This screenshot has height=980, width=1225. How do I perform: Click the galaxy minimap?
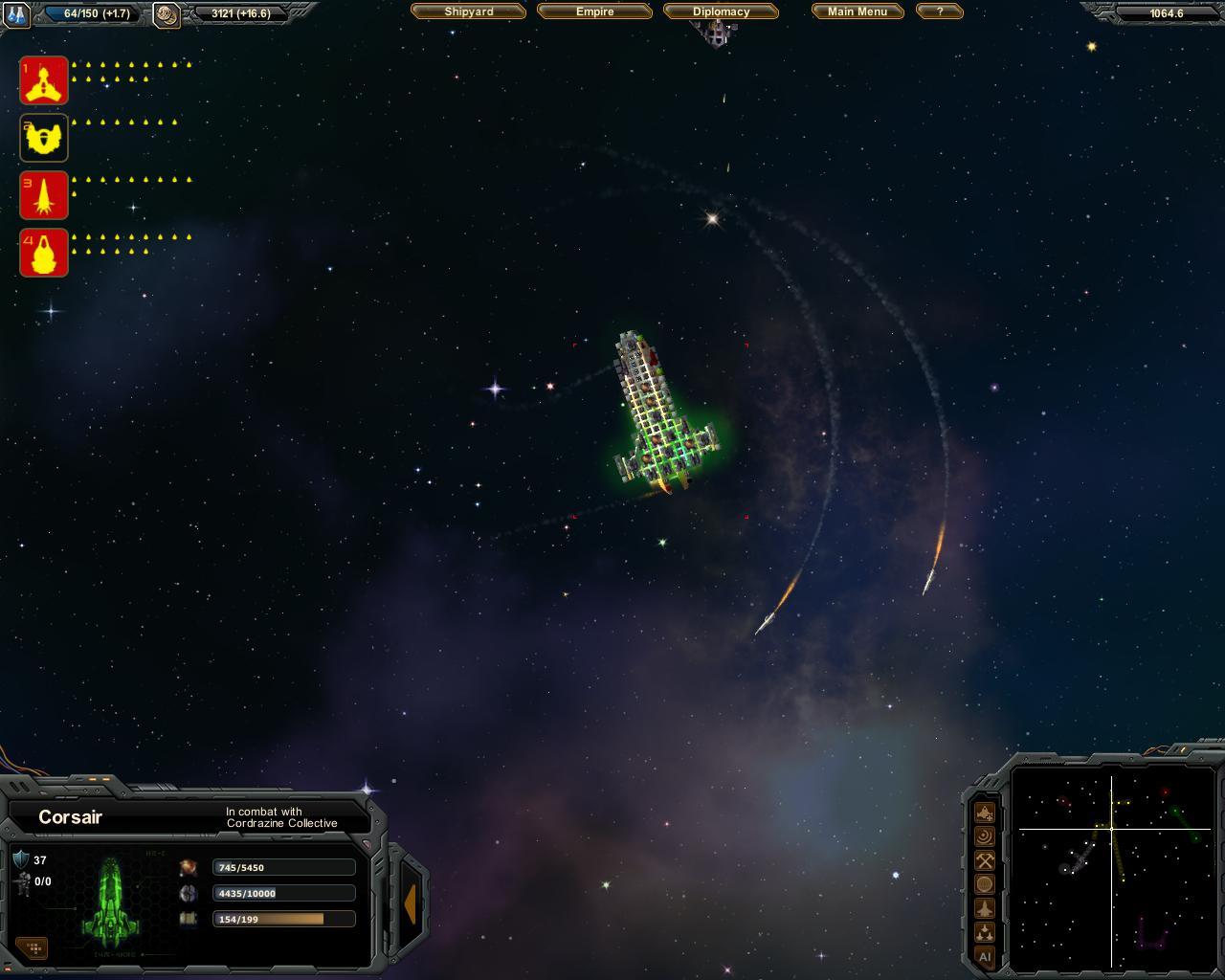1112,867
